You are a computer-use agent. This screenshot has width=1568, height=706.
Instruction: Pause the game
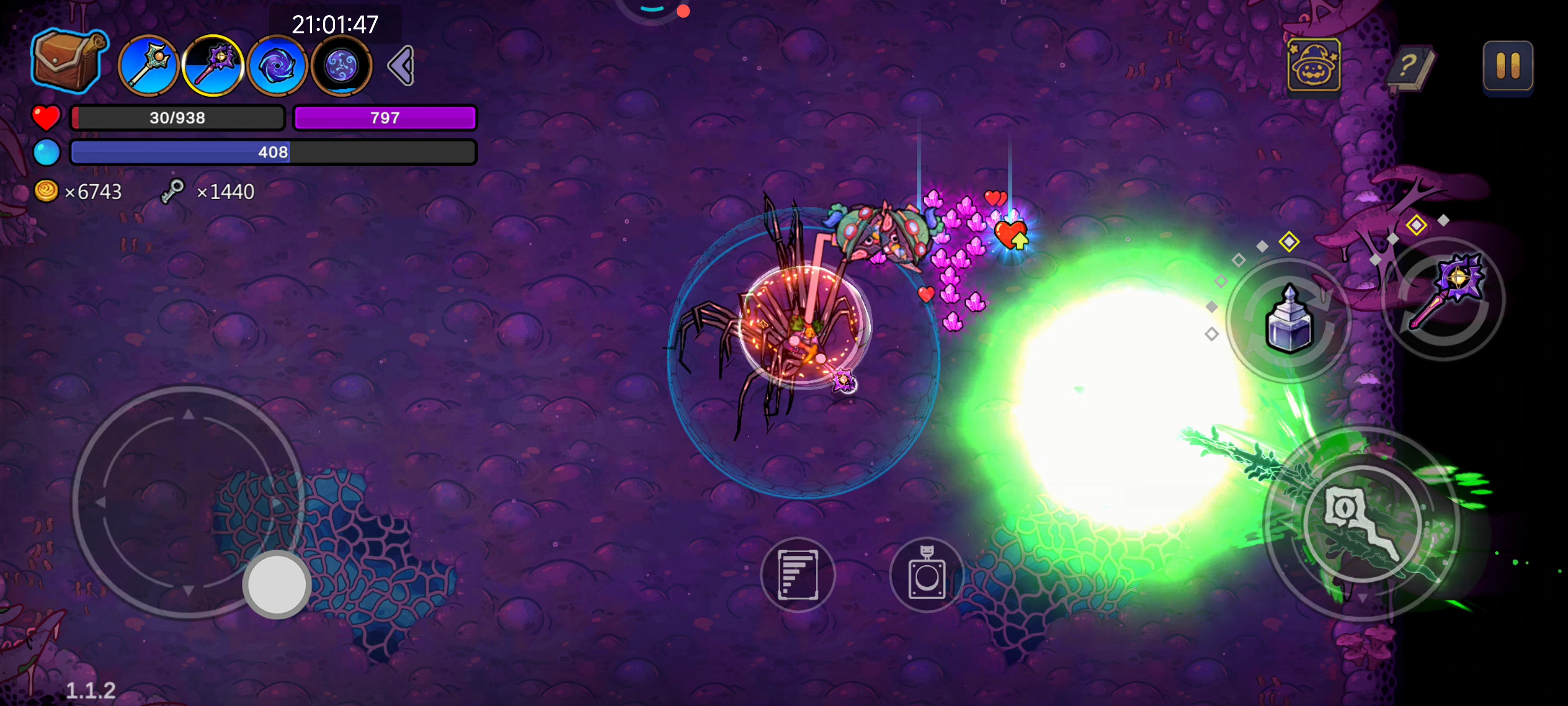(1507, 65)
